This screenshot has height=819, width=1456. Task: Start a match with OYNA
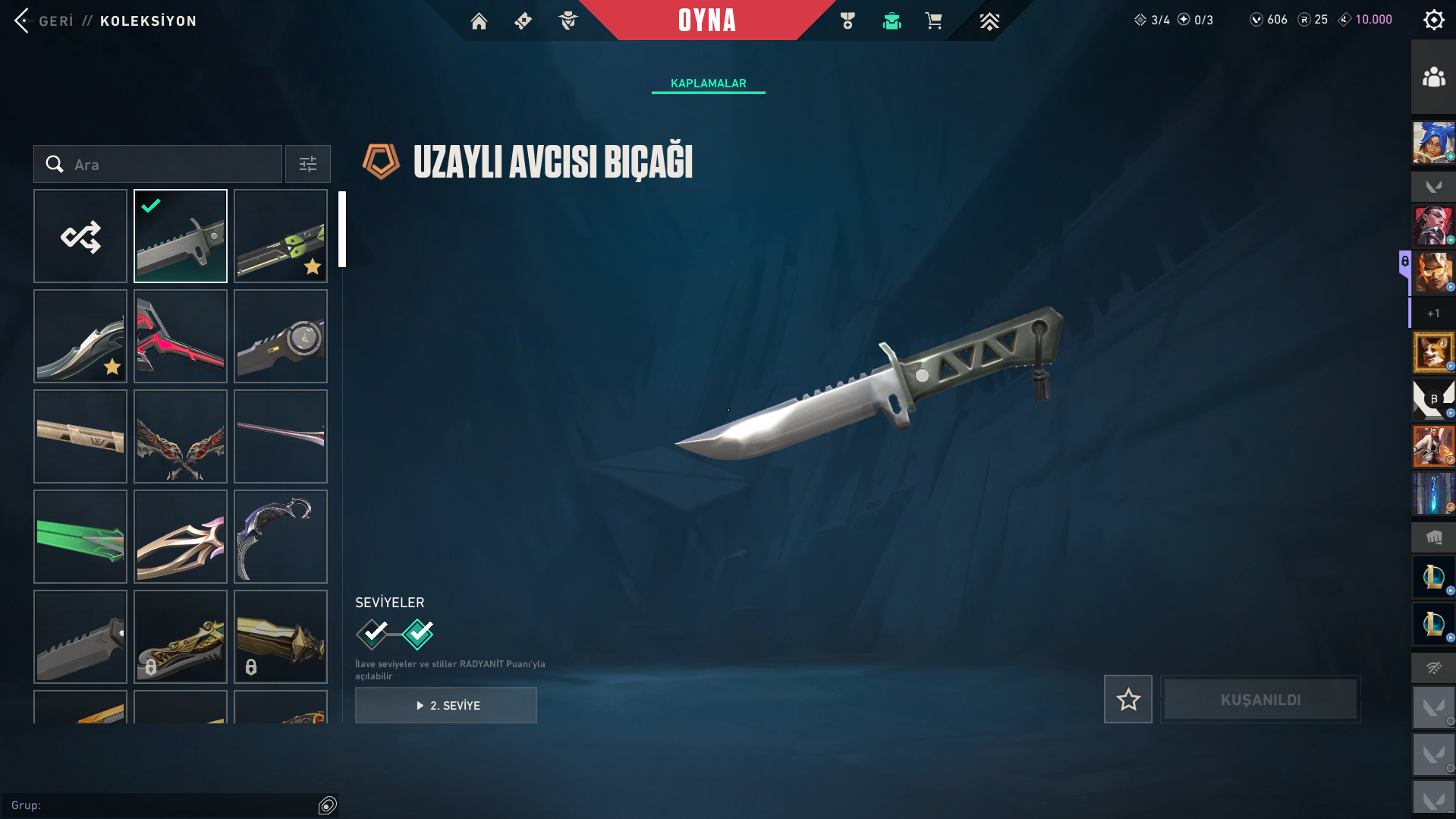tap(706, 20)
